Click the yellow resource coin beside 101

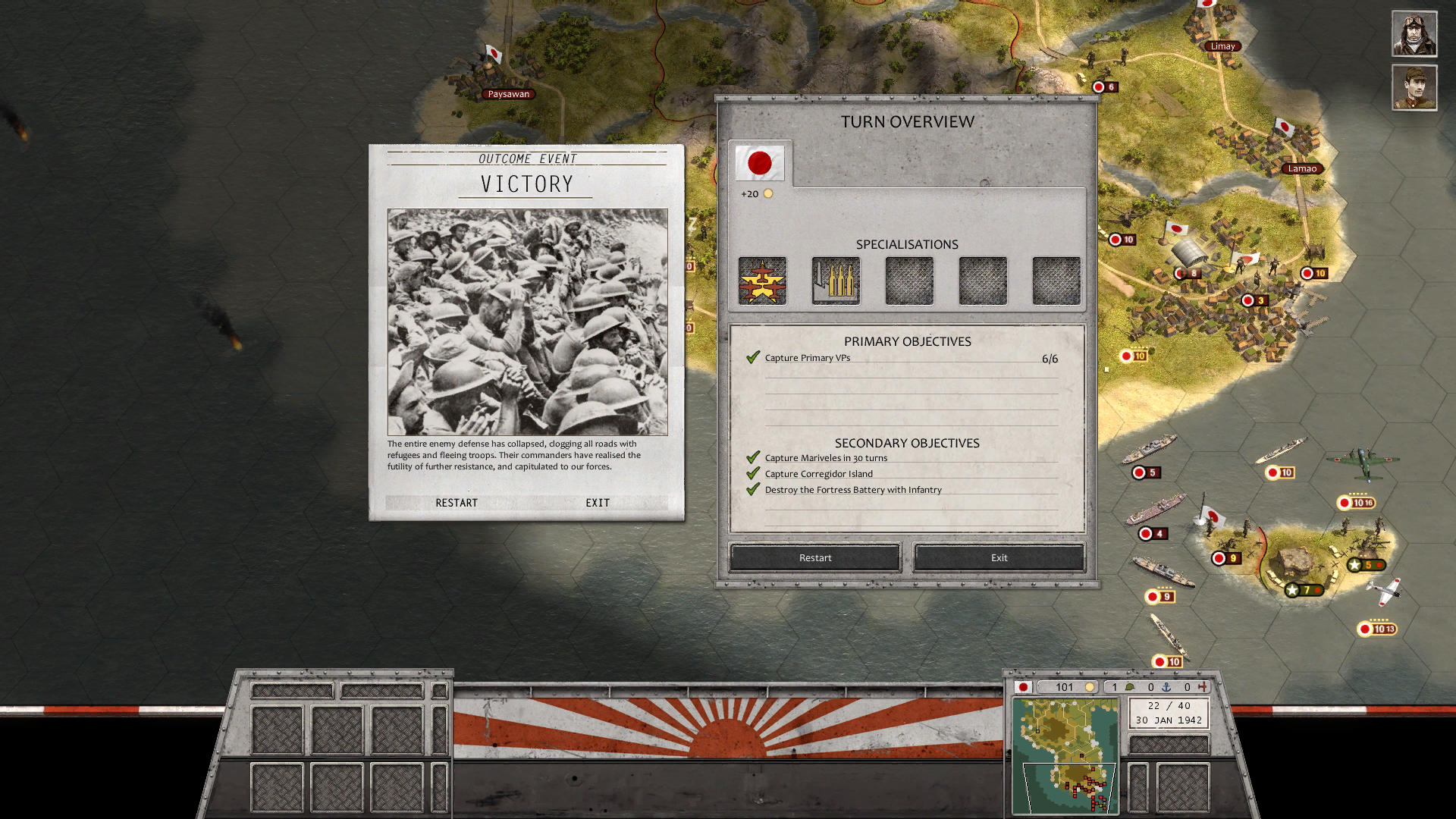[1090, 687]
